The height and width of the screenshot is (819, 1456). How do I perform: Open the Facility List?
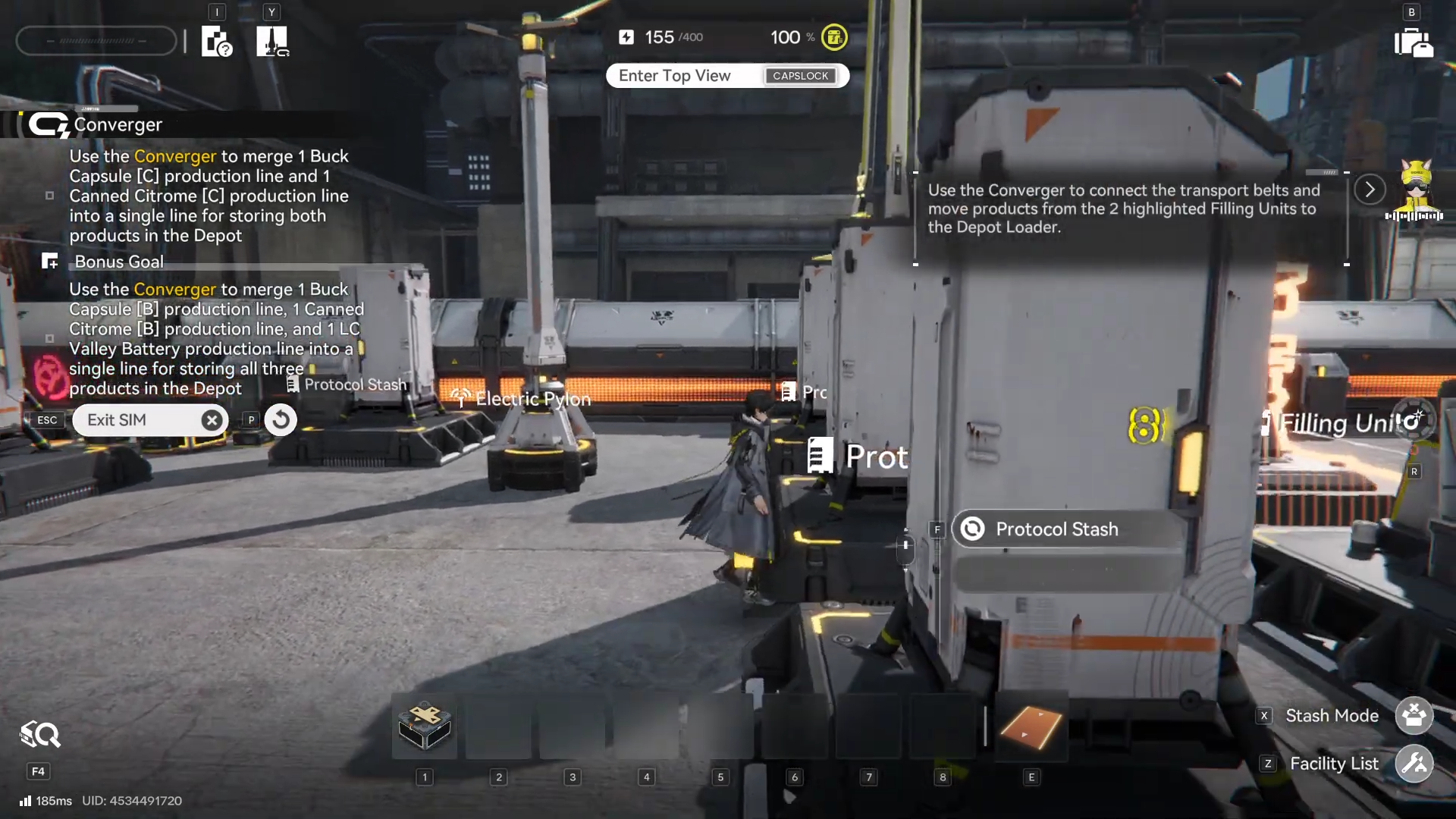pos(1414,764)
